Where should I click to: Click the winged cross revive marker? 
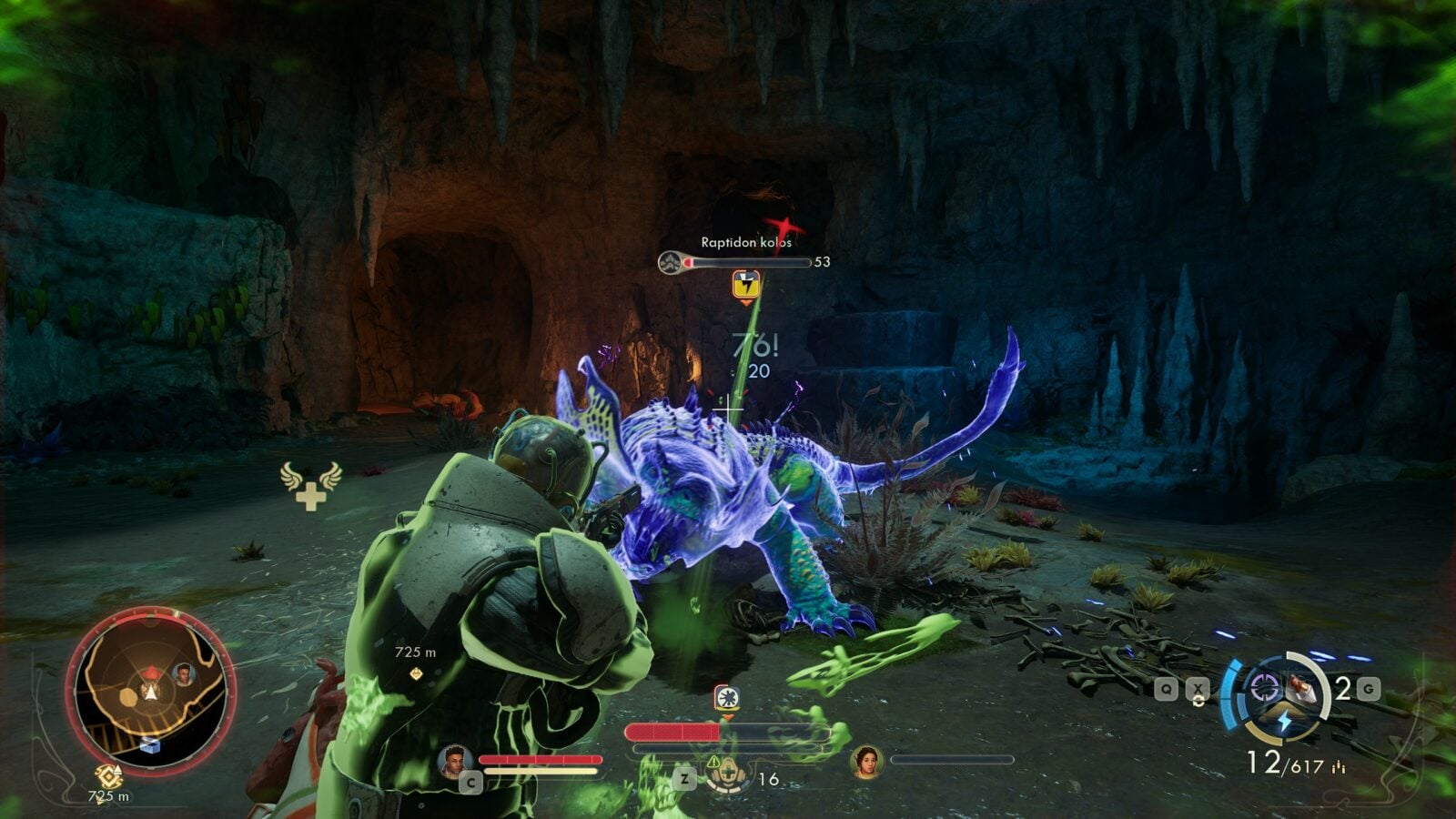coord(310,486)
